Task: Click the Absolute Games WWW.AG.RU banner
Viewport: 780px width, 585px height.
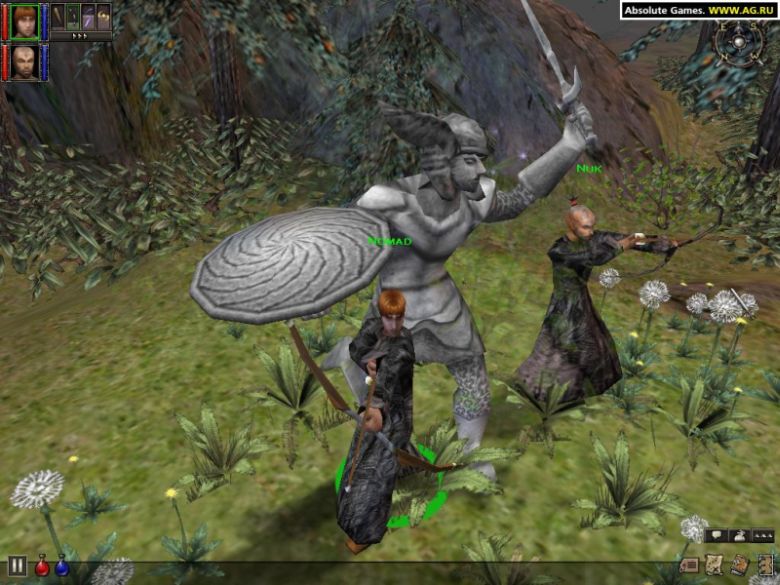Action: 698,10
